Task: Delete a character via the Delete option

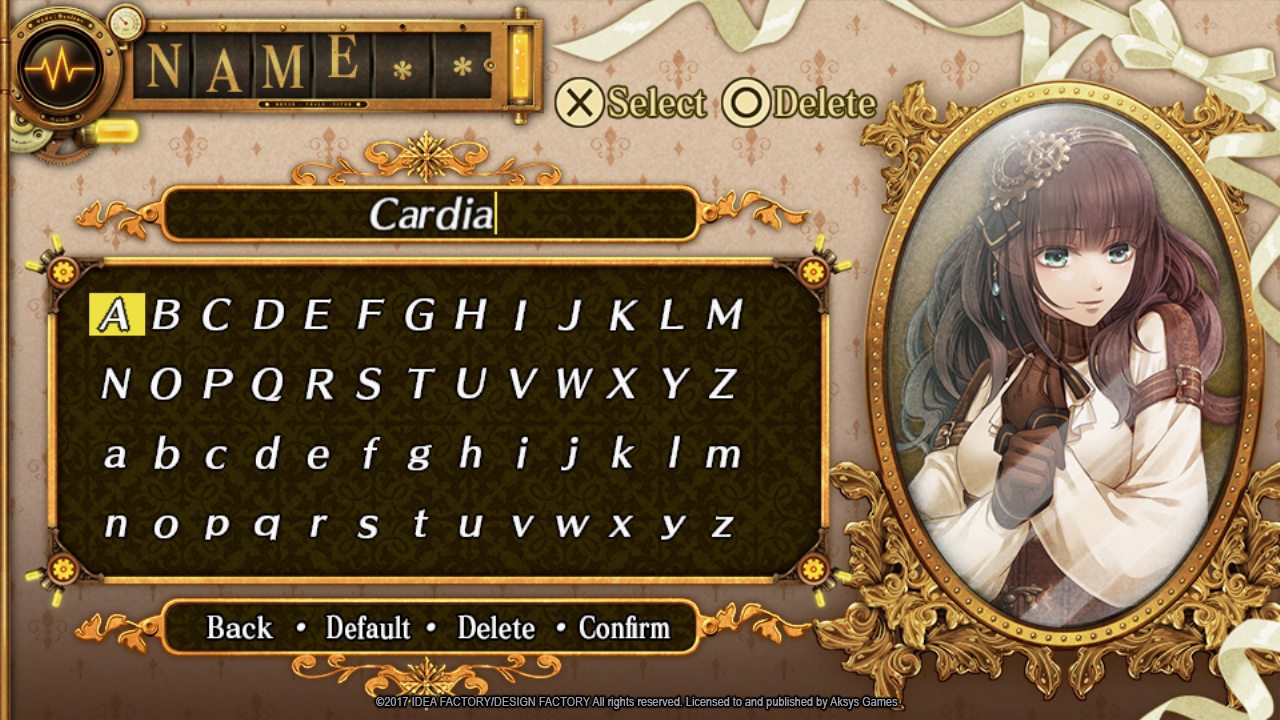Action: [x=497, y=628]
